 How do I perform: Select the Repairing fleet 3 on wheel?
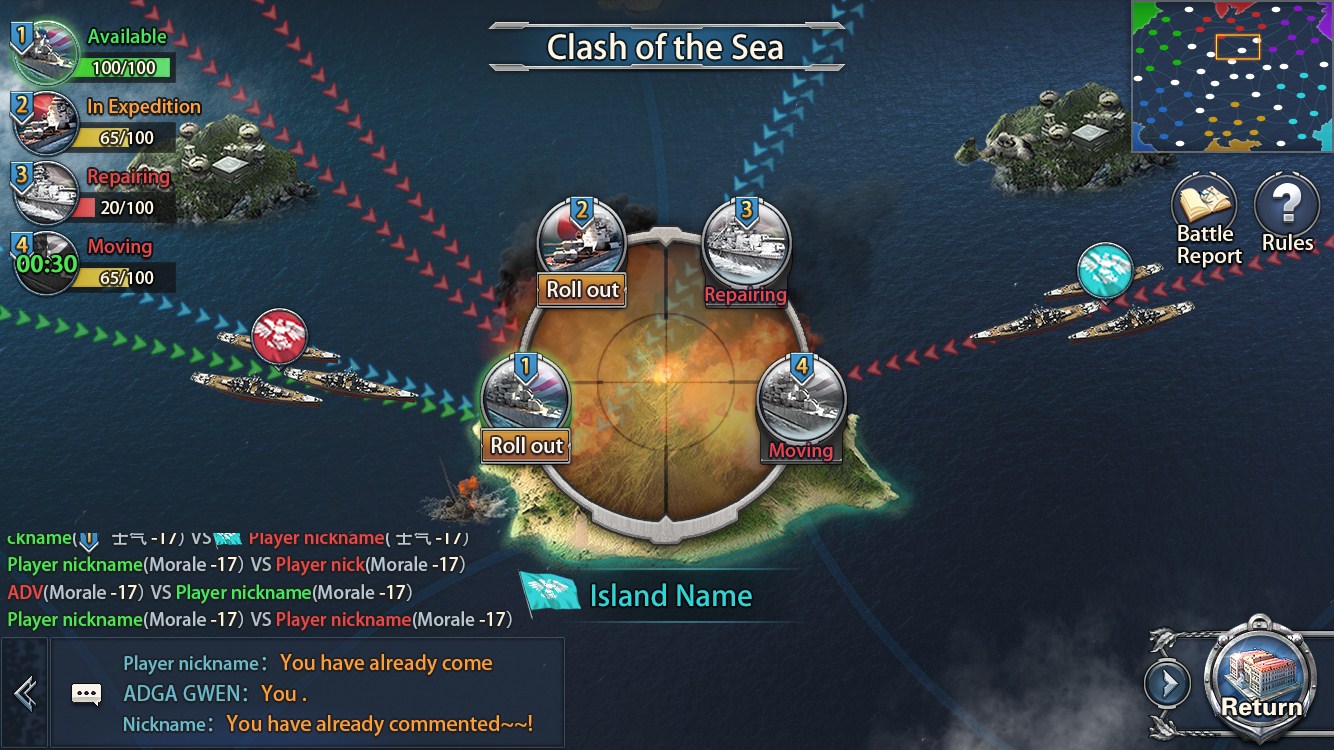coord(746,250)
